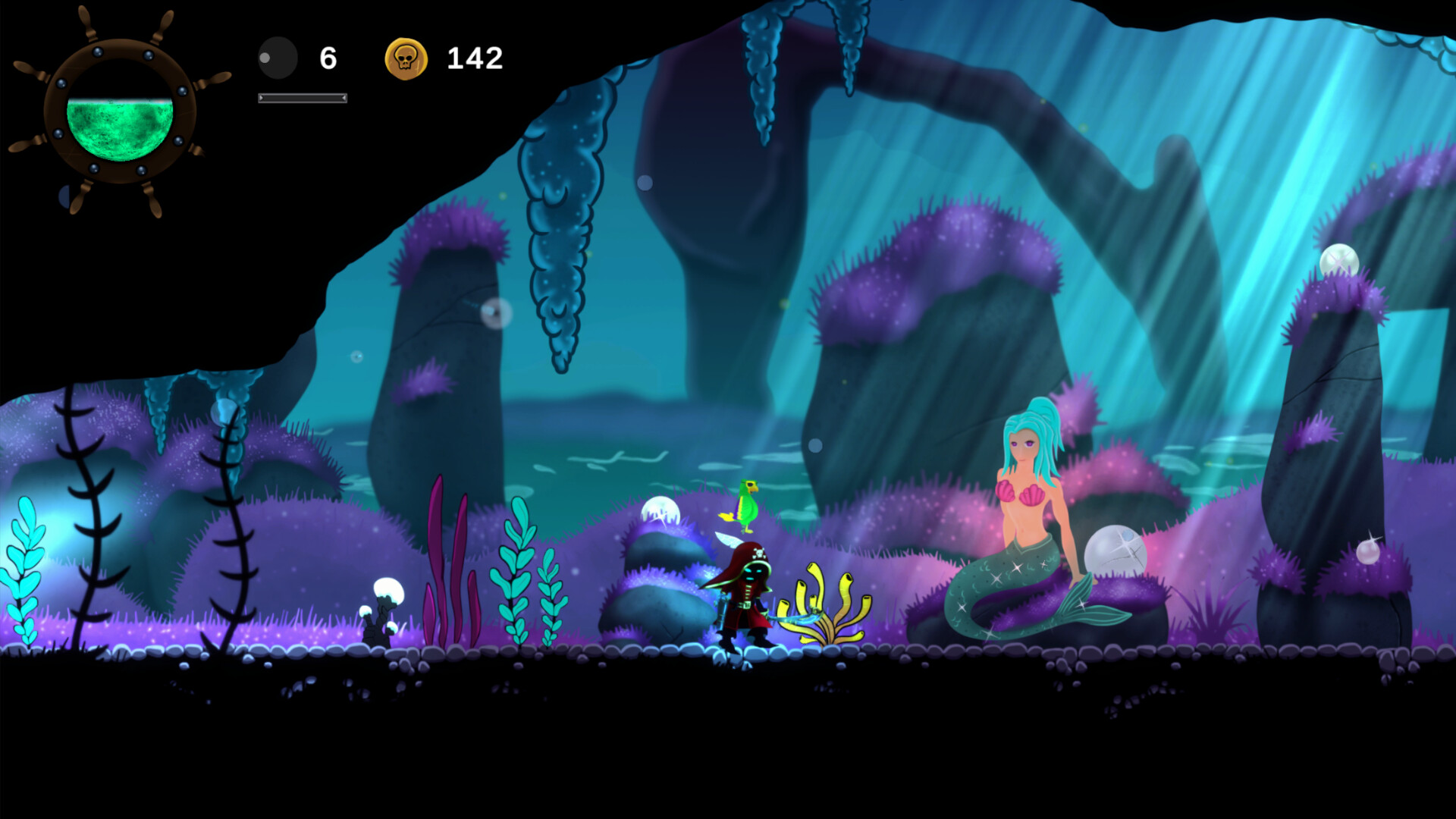Click the progress bar under the orb counter
The height and width of the screenshot is (819, 1456).
click(x=302, y=97)
